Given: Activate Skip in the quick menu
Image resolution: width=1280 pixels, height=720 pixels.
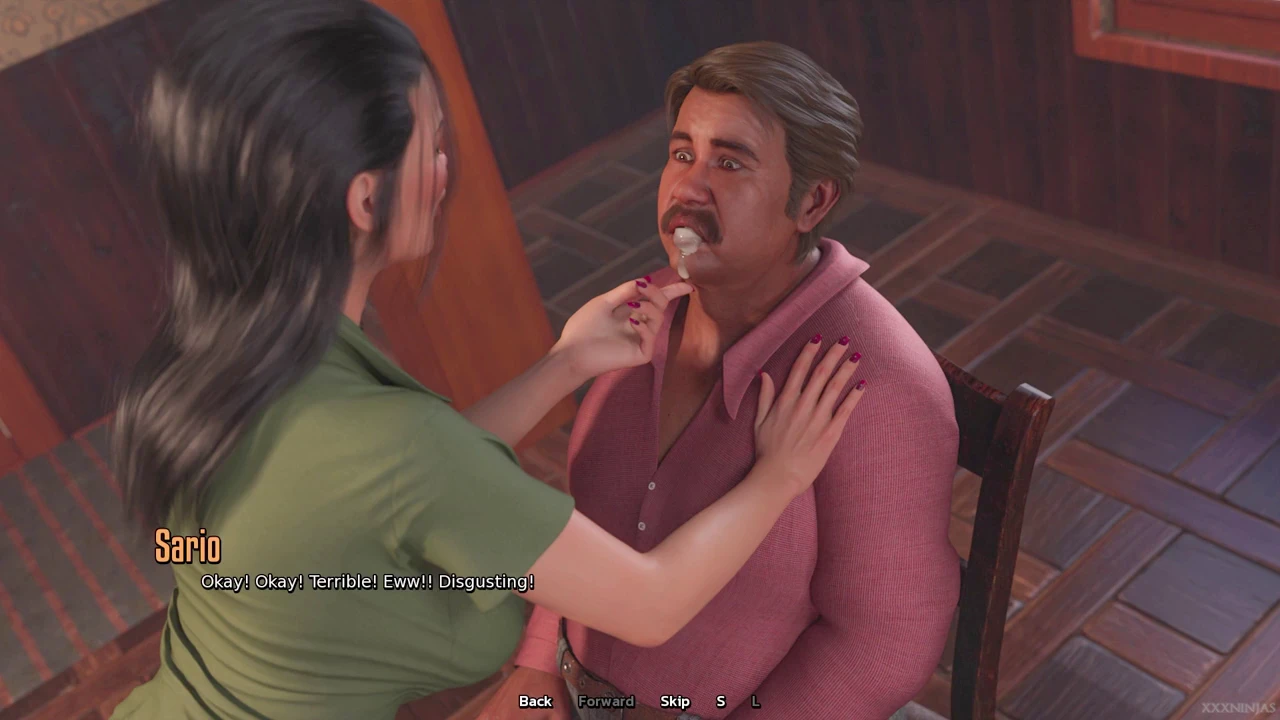Looking at the screenshot, I should (675, 701).
